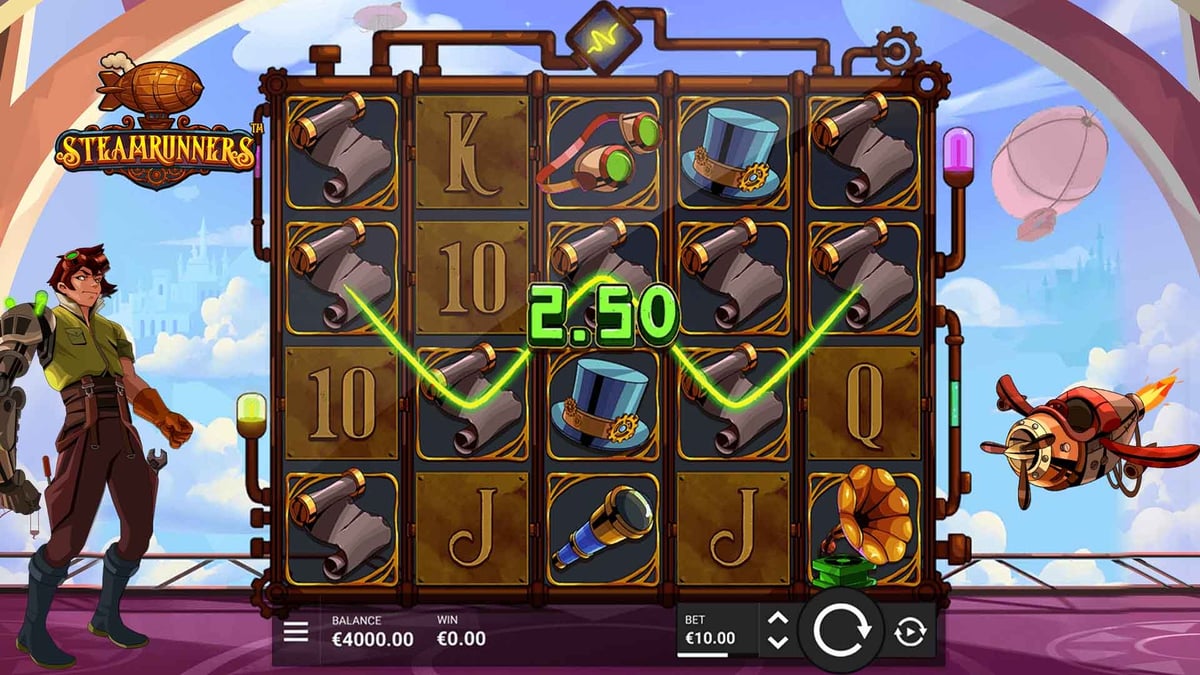Spin the reels
Viewport: 1200px width, 675px height.
click(x=840, y=631)
